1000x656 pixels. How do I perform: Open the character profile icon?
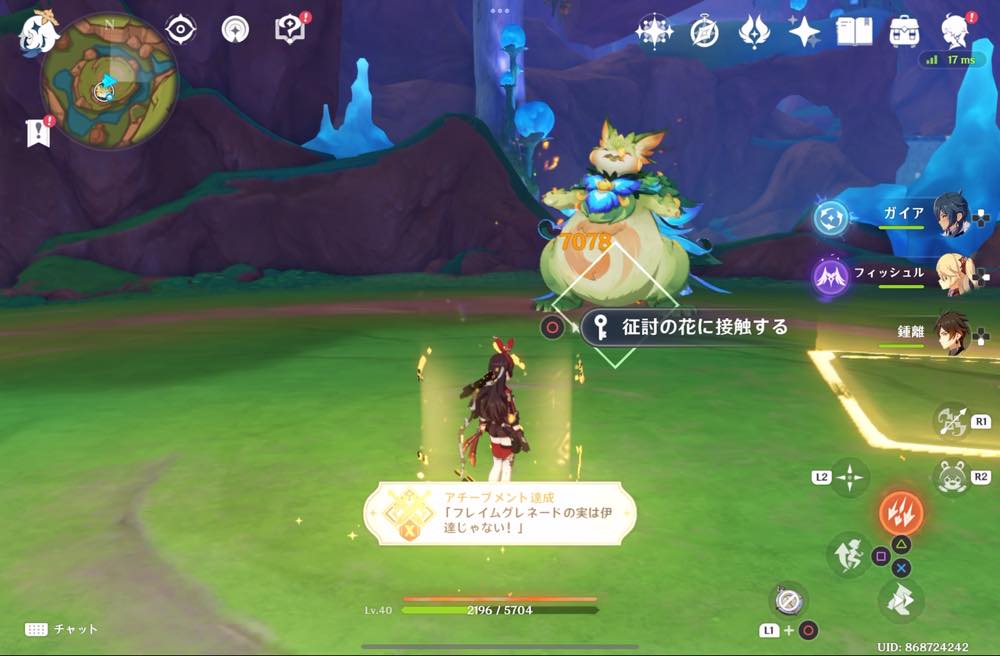coord(956,32)
